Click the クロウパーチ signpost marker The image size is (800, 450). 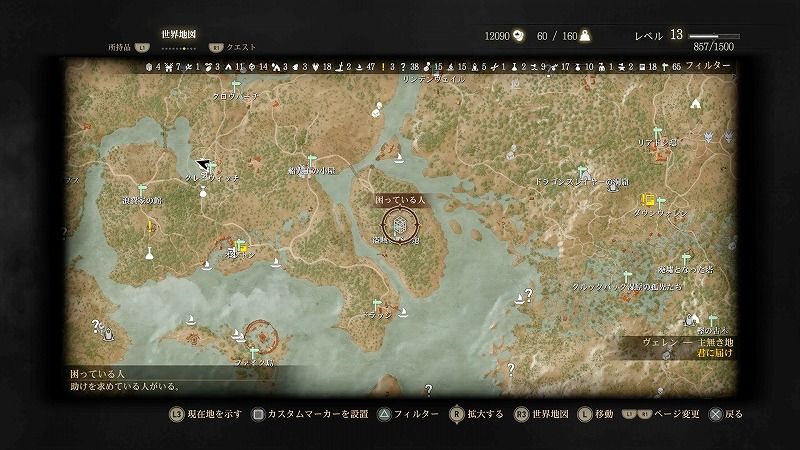[236, 87]
